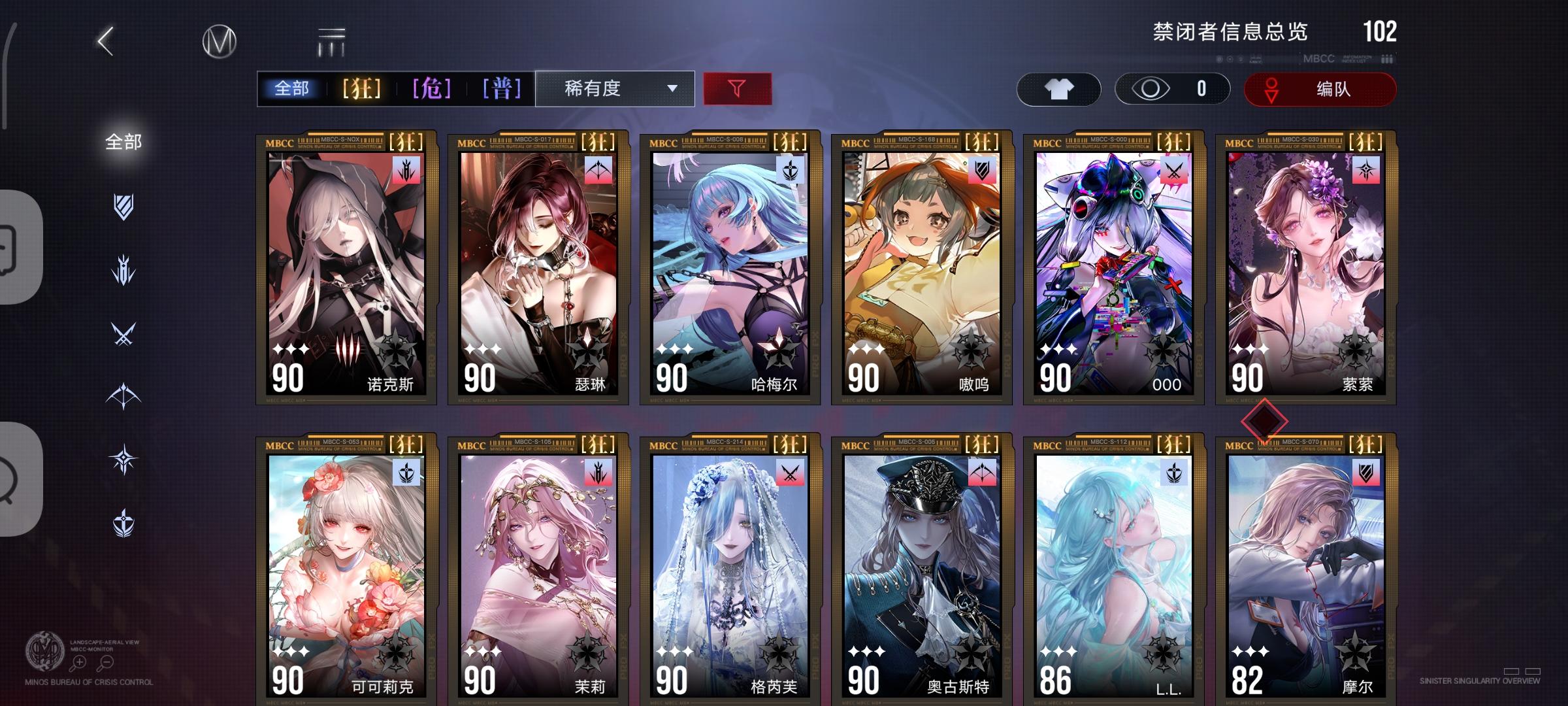Select the crossed-swords role filter in the sidebar
The image size is (1568, 706).
tap(124, 334)
